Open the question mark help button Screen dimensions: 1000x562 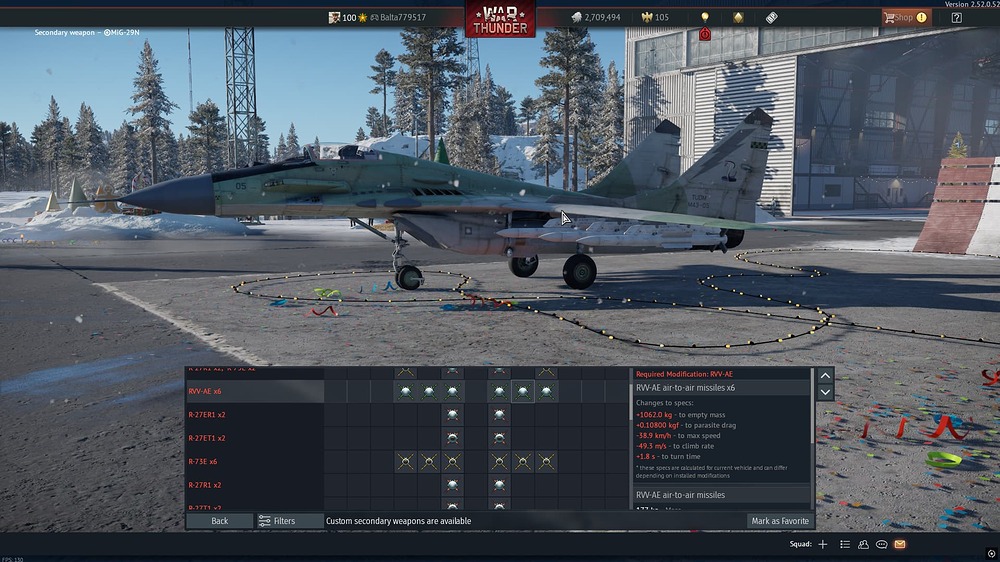(957, 18)
